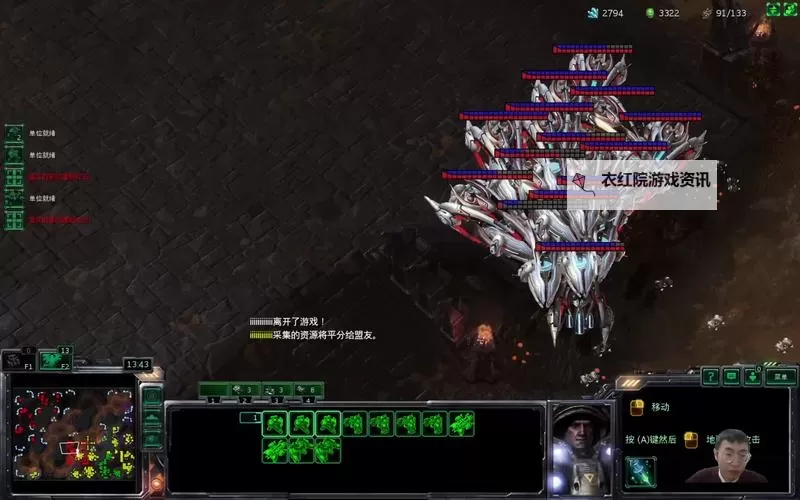Click the last unit wireframe in top row
The height and width of the screenshot is (500, 800).
tap(461, 424)
